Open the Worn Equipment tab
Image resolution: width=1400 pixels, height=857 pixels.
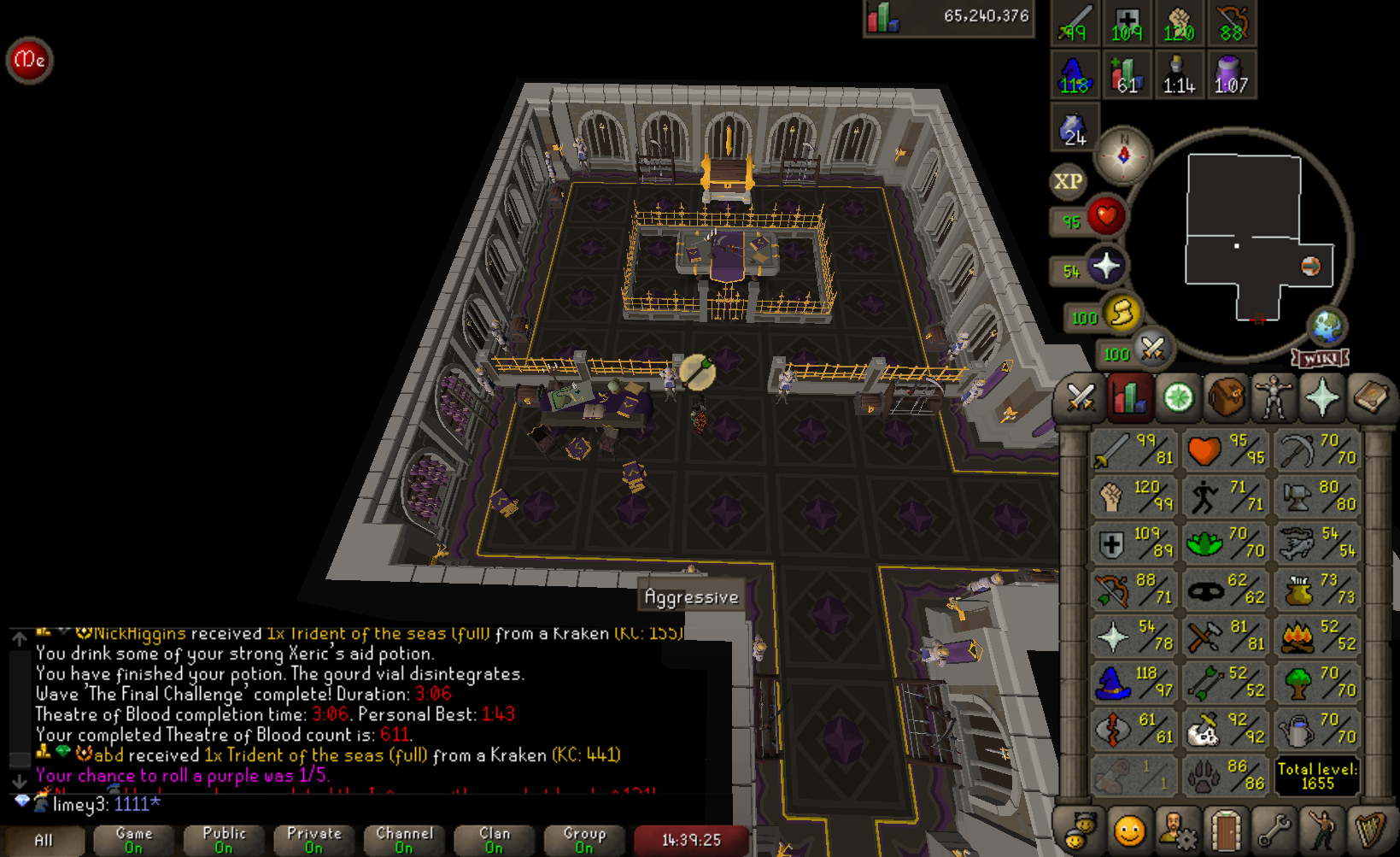point(1273,396)
